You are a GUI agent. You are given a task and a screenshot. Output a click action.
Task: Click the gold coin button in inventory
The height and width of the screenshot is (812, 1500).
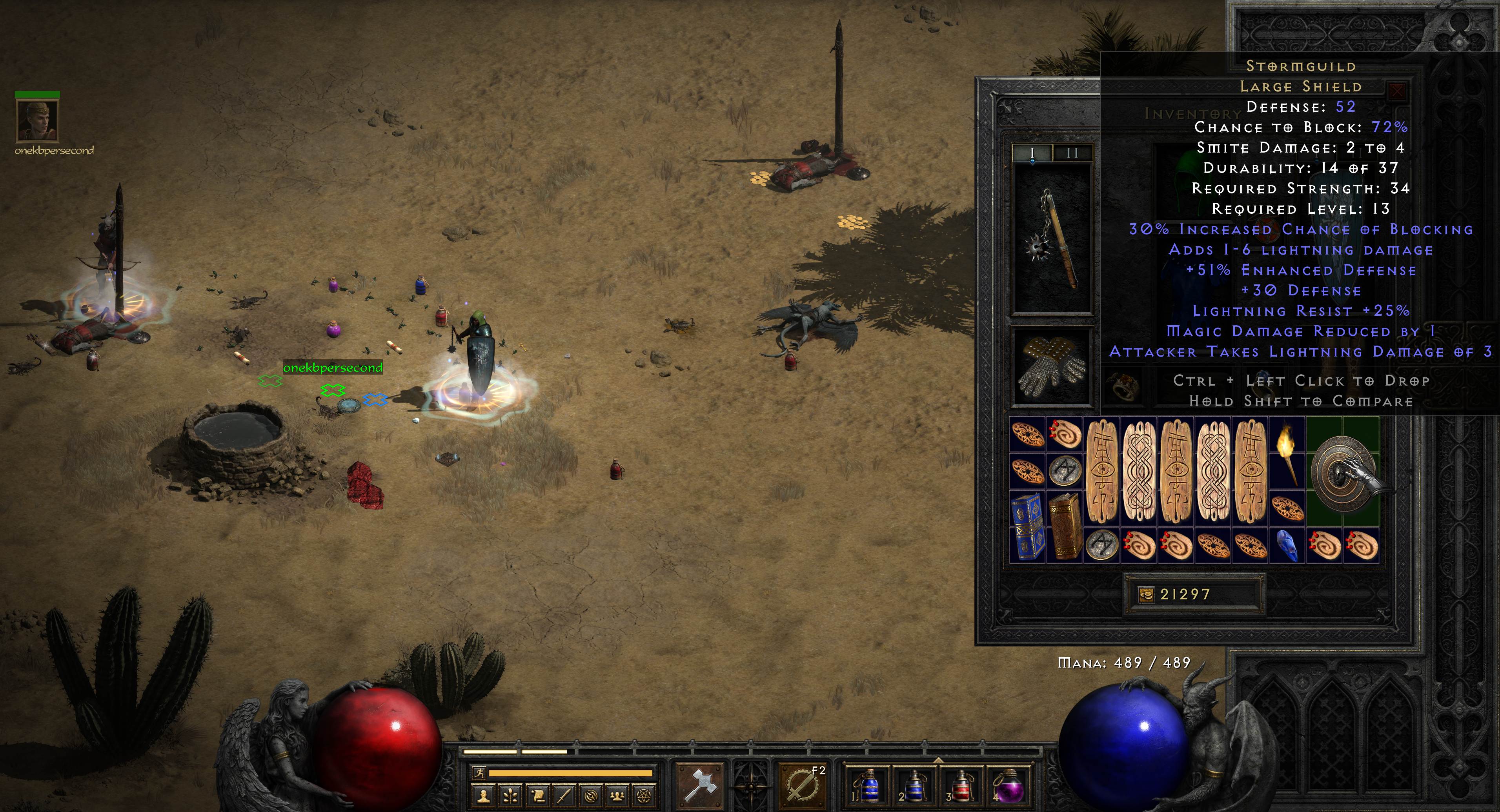[x=1146, y=594]
